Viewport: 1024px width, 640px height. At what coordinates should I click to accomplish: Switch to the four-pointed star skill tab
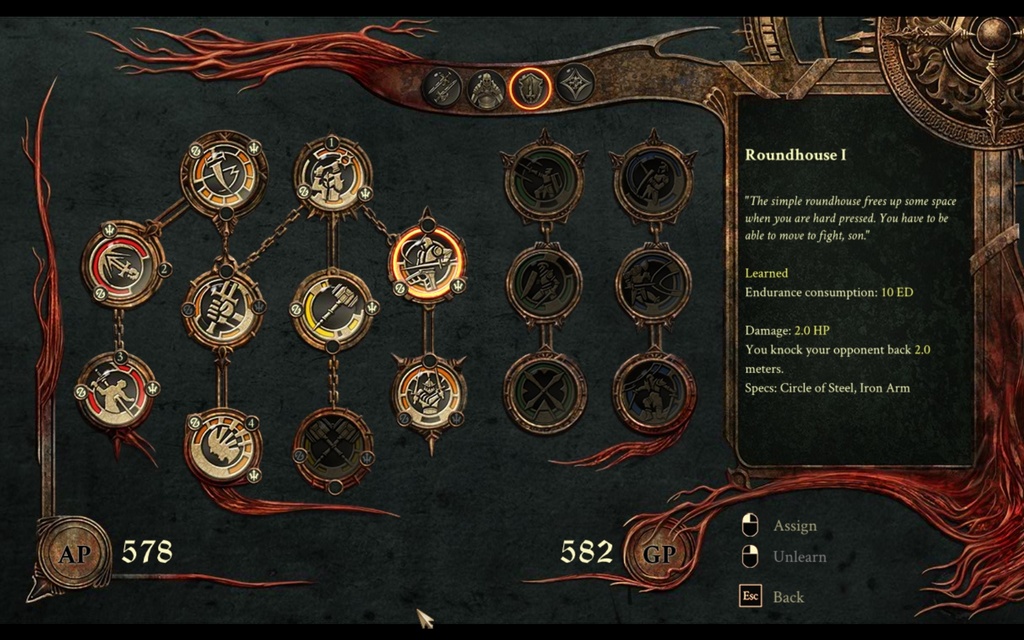click(575, 83)
